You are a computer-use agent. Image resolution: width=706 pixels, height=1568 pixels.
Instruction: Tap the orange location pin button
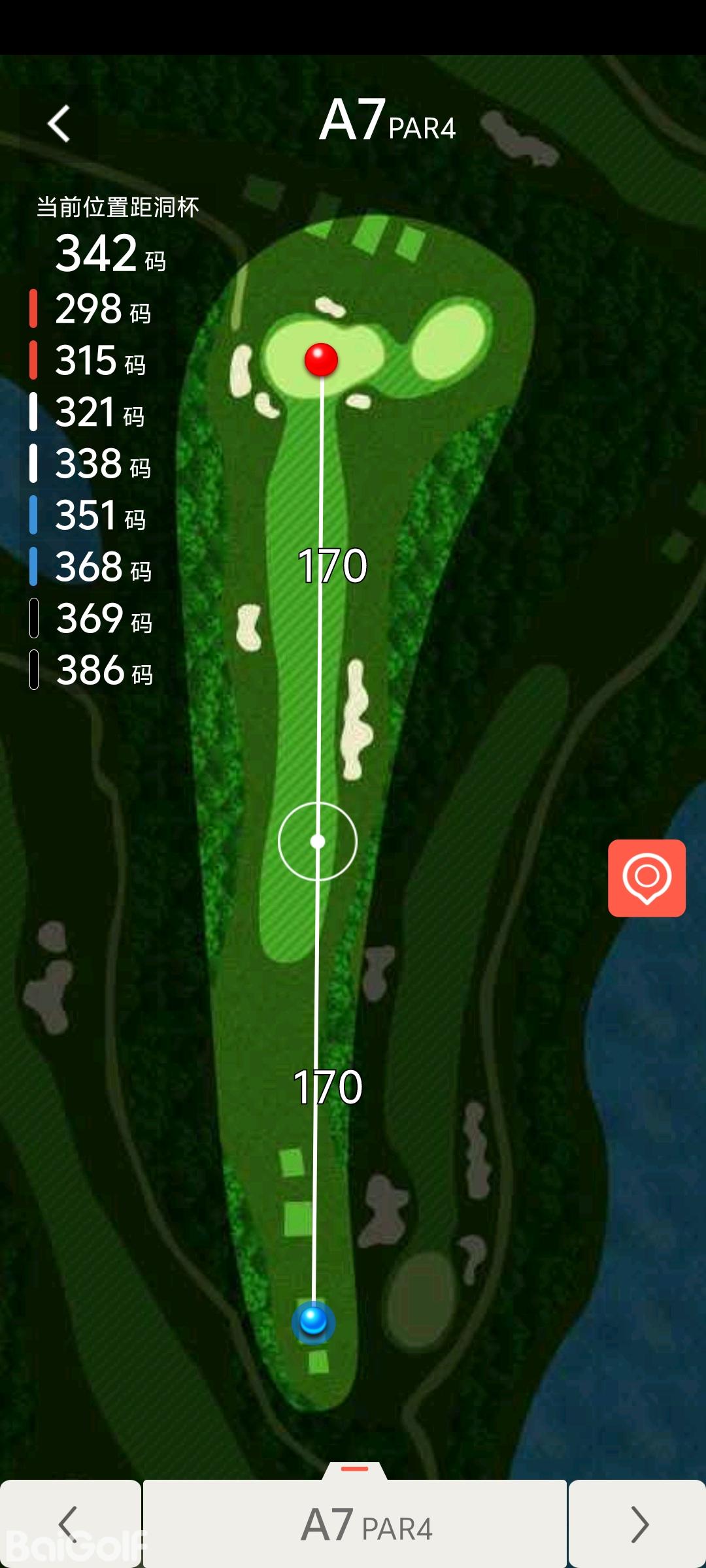tap(647, 878)
